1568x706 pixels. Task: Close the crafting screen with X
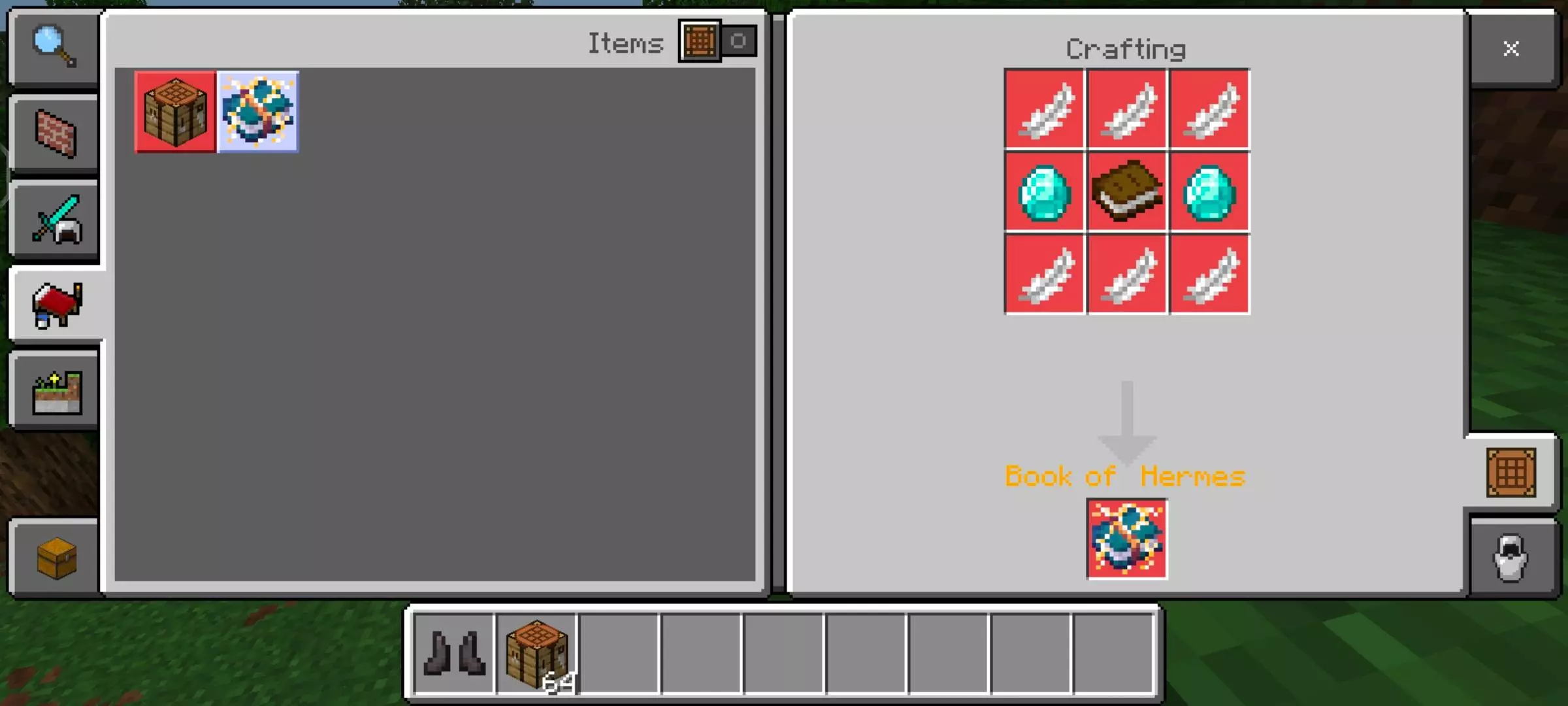click(1511, 48)
